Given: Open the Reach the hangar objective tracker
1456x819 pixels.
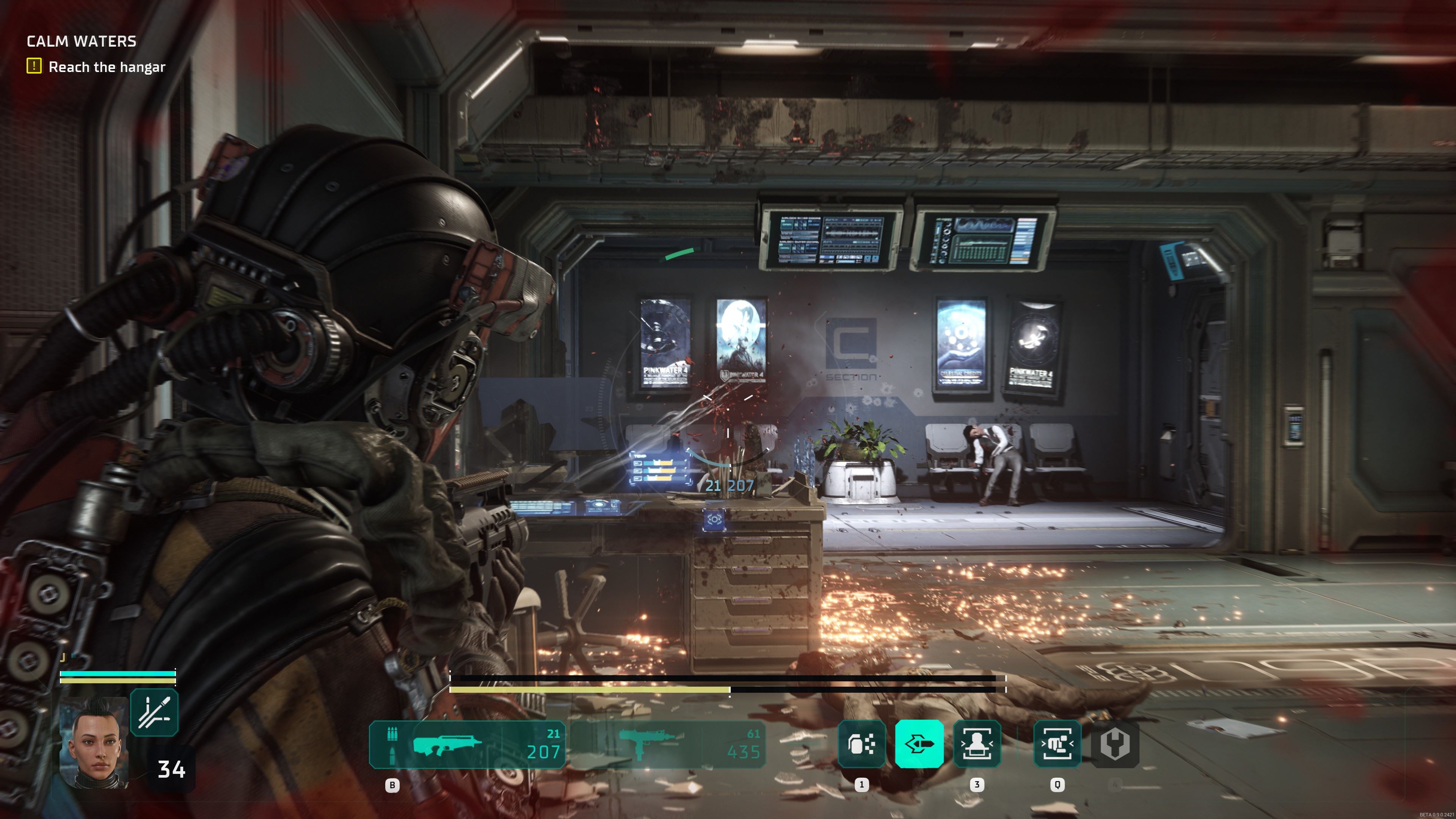Looking at the screenshot, I should (x=96, y=67).
